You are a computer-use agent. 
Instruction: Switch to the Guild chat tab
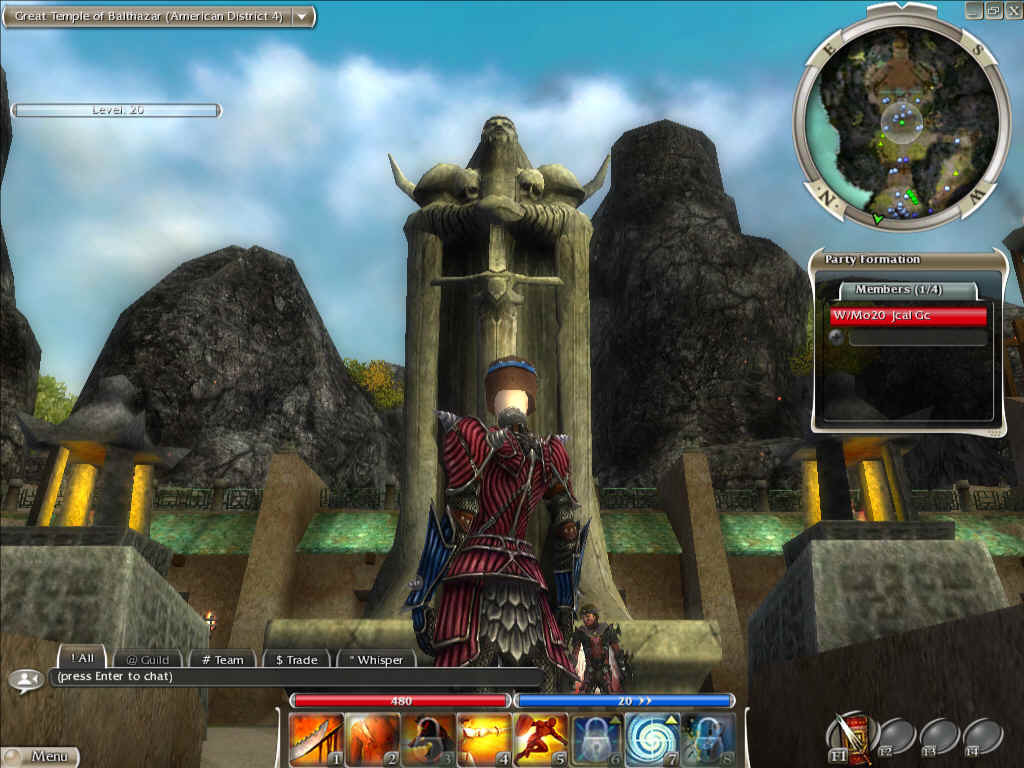coord(147,660)
